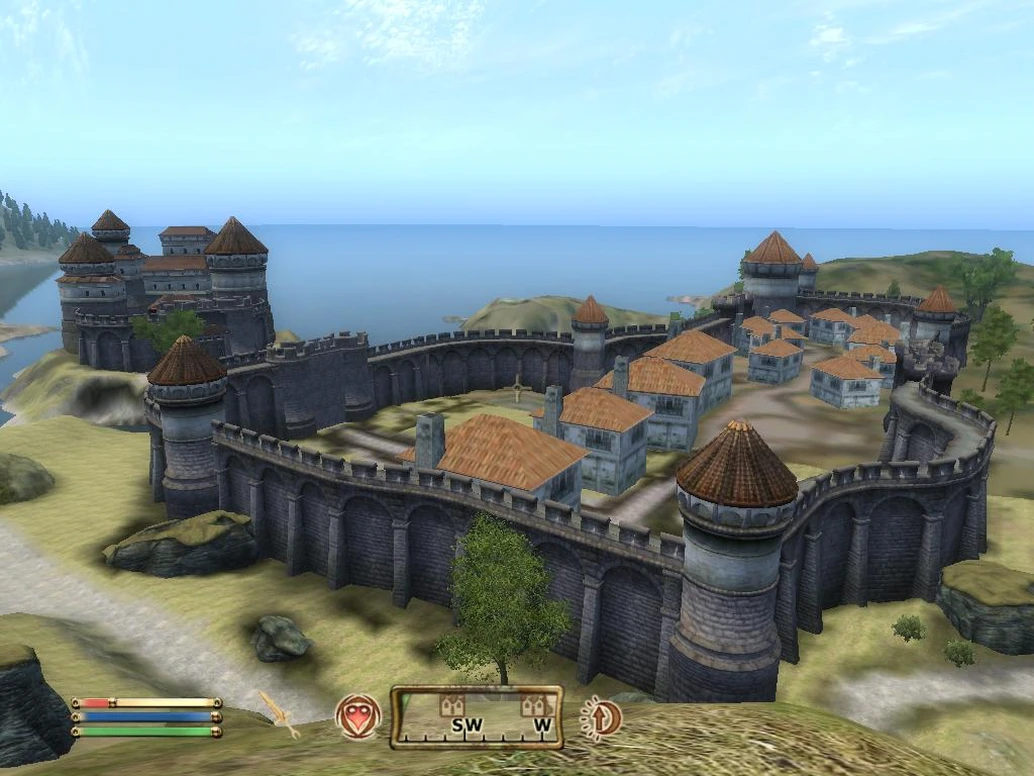The width and height of the screenshot is (1034, 776).
Task: Select the compass map marker above W
Action: coord(535,705)
